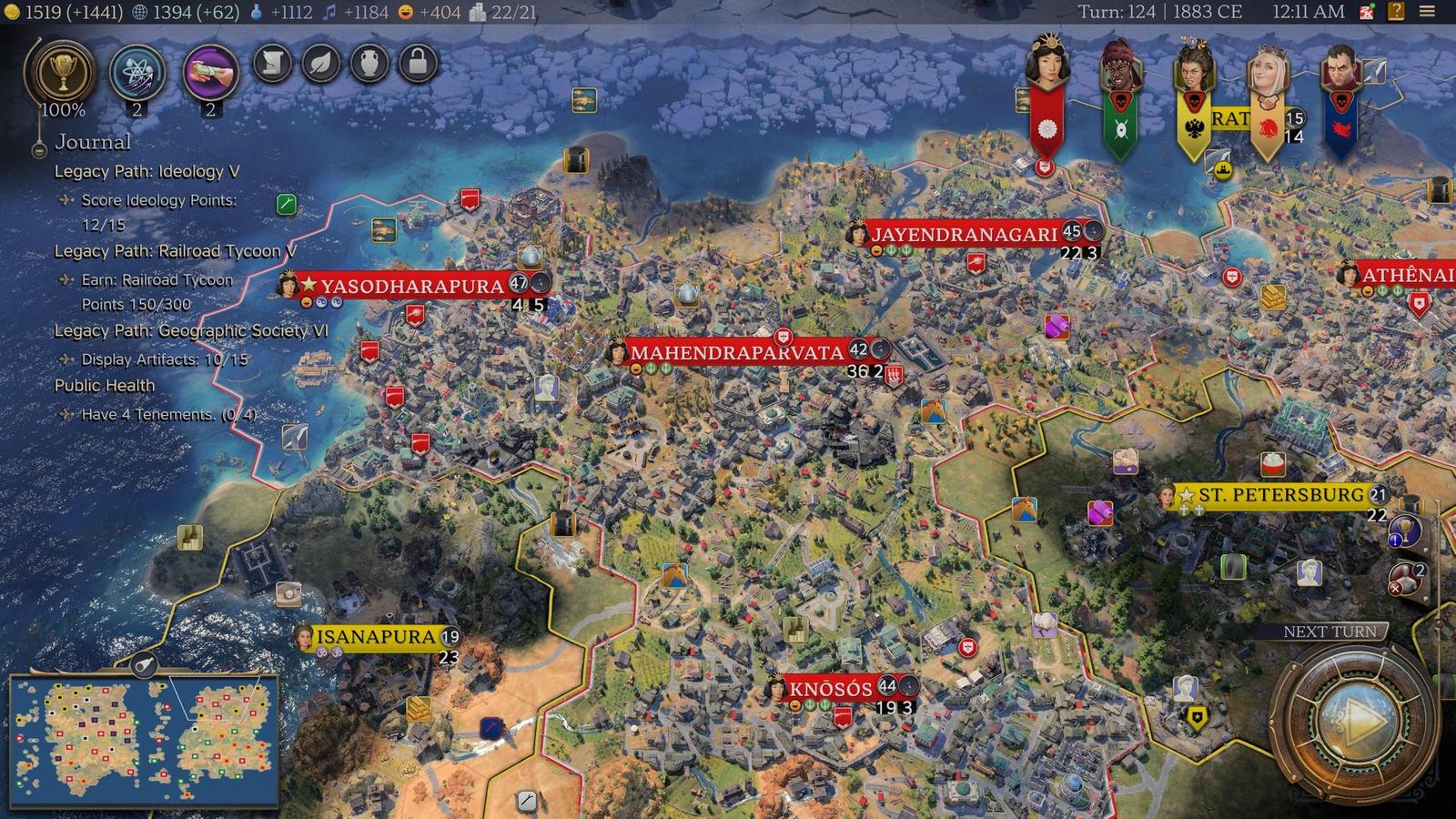This screenshot has width=1456, height=819.
Task: Click the compass icon above the minimap
Action: [146, 665]
